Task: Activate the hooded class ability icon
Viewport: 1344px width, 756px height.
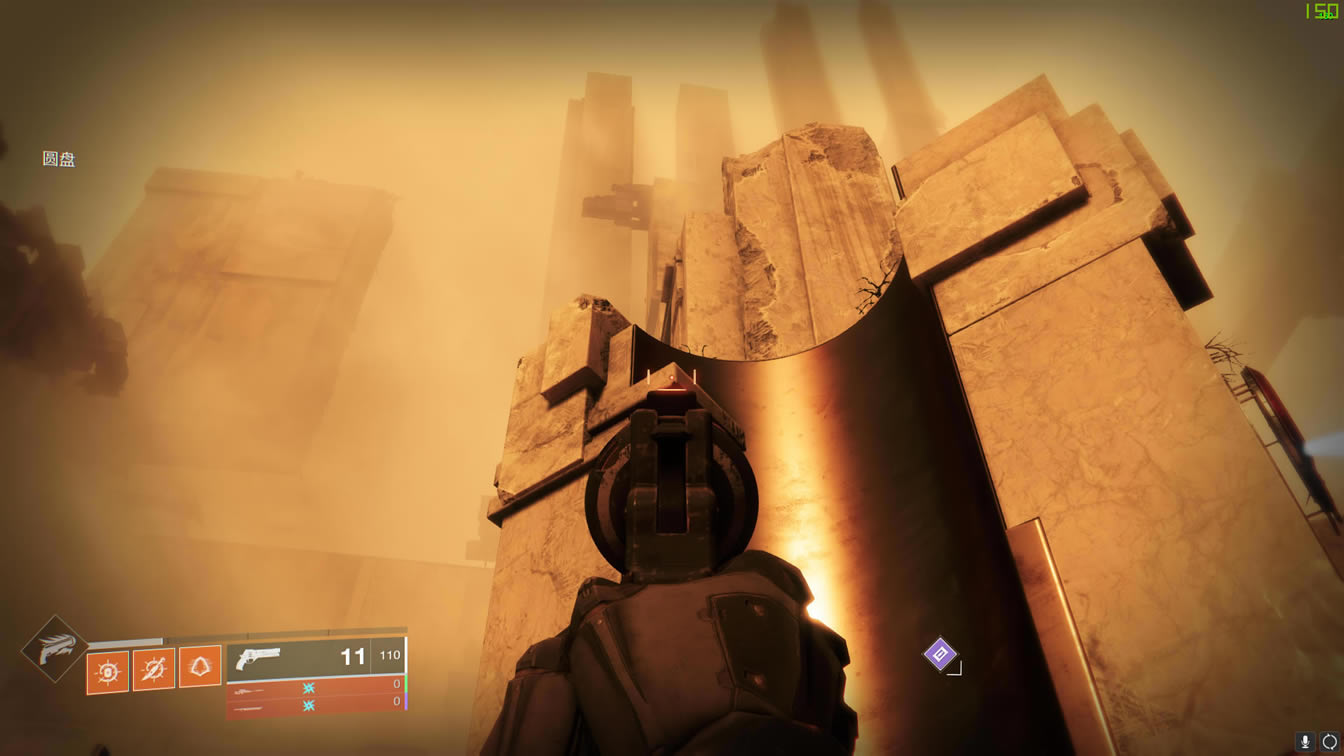Action: tap(200, 668)
